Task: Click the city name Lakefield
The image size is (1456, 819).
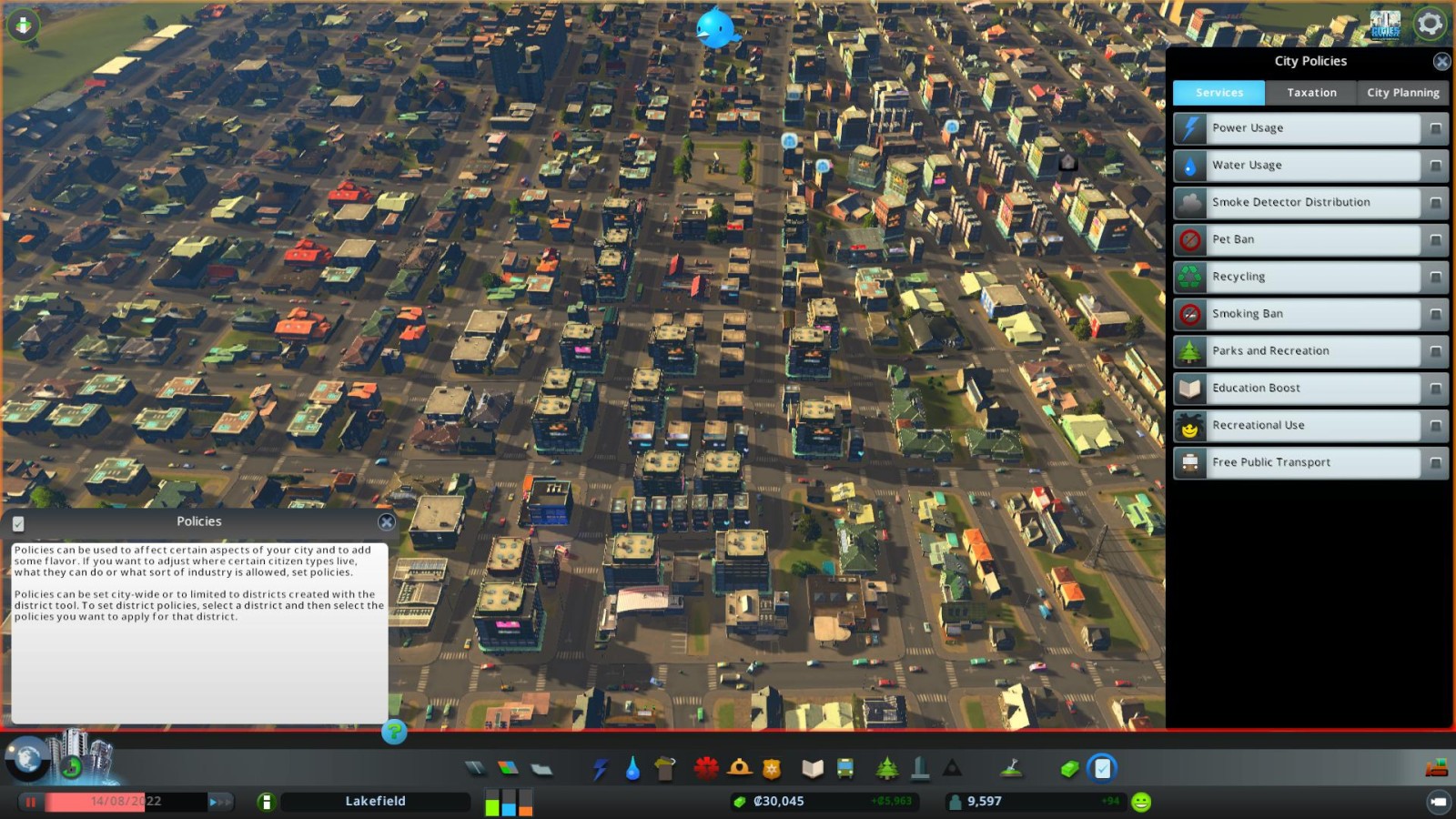Action: click(x=375, y=802)
